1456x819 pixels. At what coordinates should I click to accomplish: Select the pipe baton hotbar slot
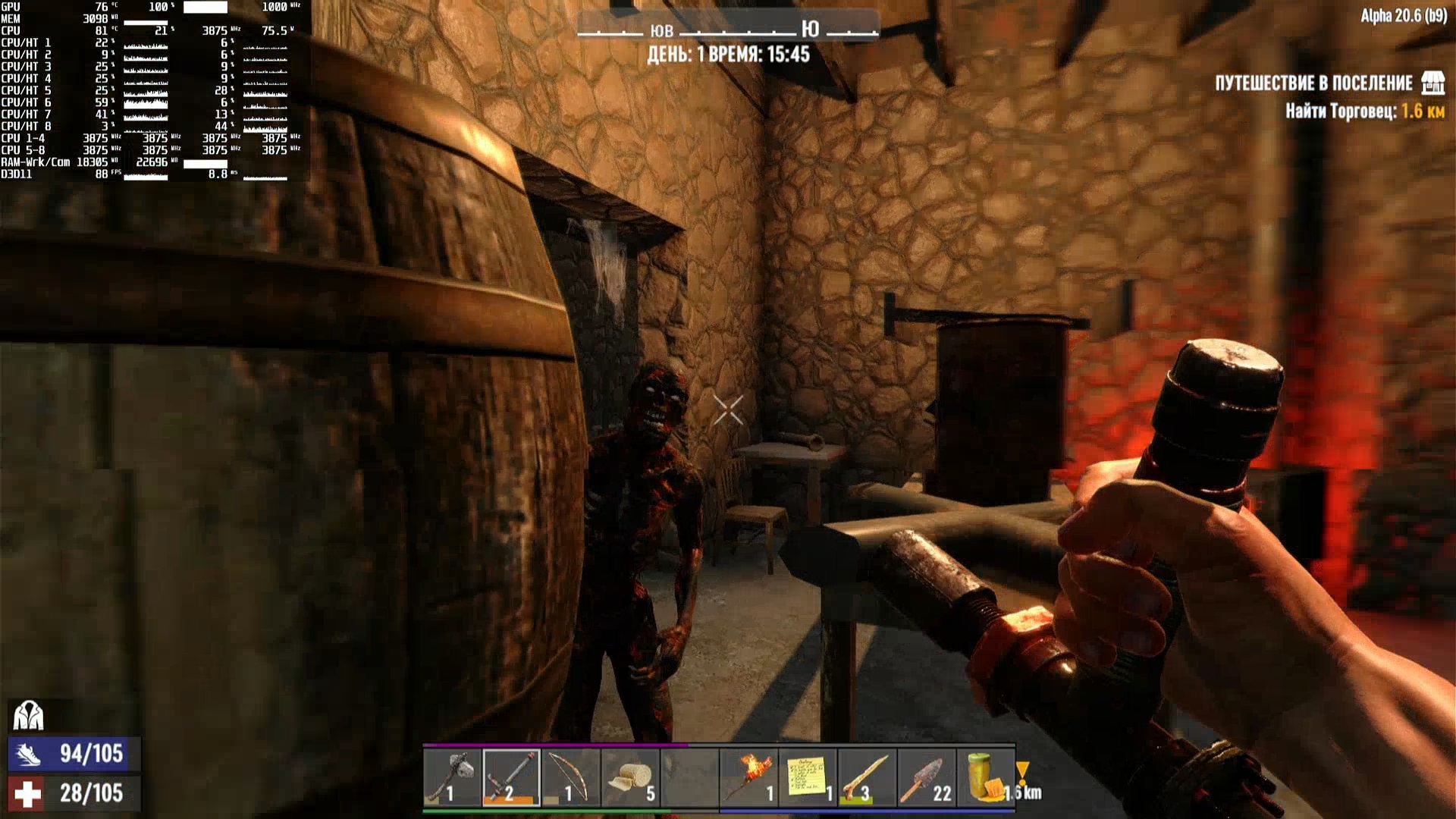511,777
